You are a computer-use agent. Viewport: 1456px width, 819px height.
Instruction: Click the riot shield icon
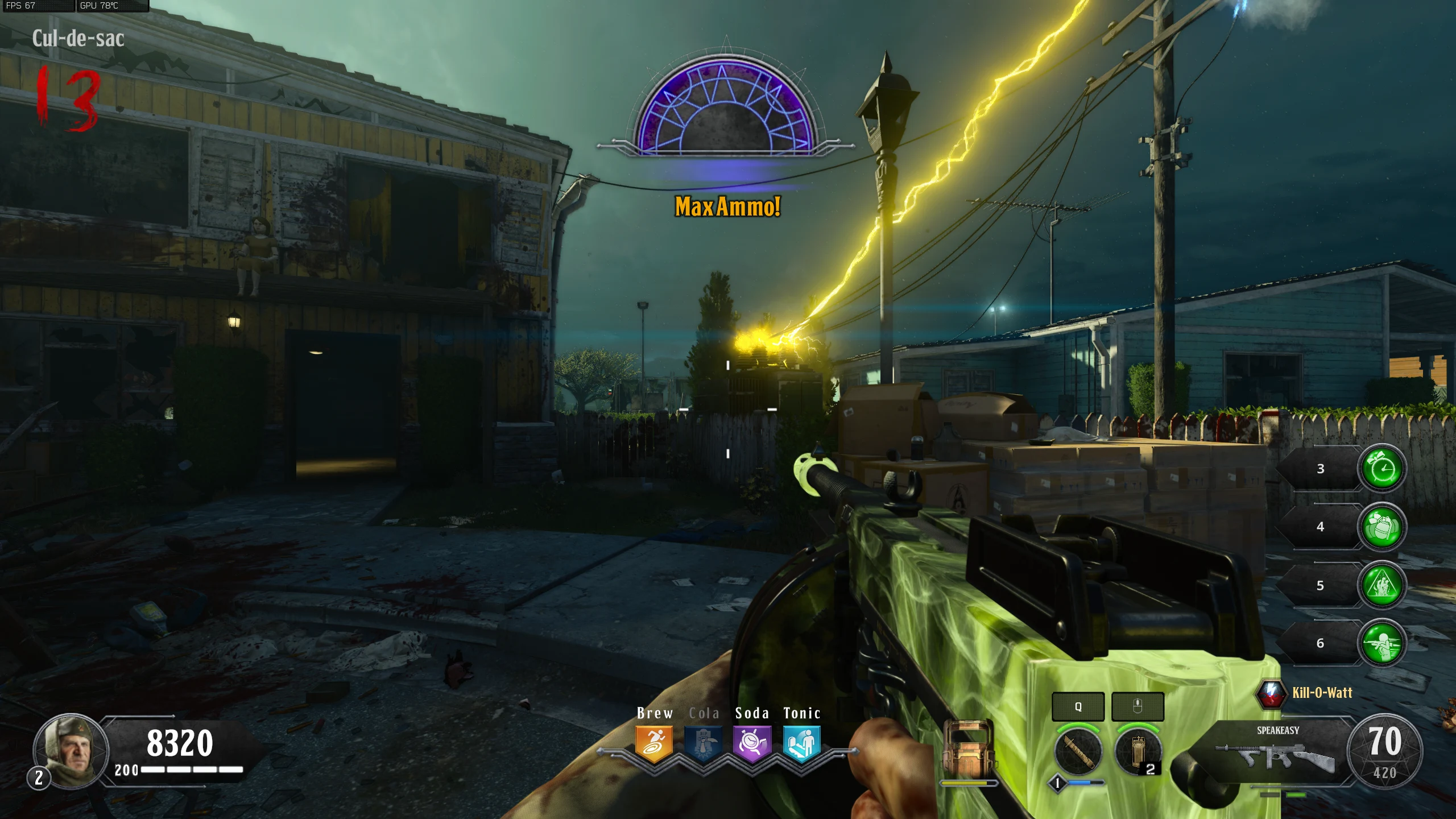[968, 750]
